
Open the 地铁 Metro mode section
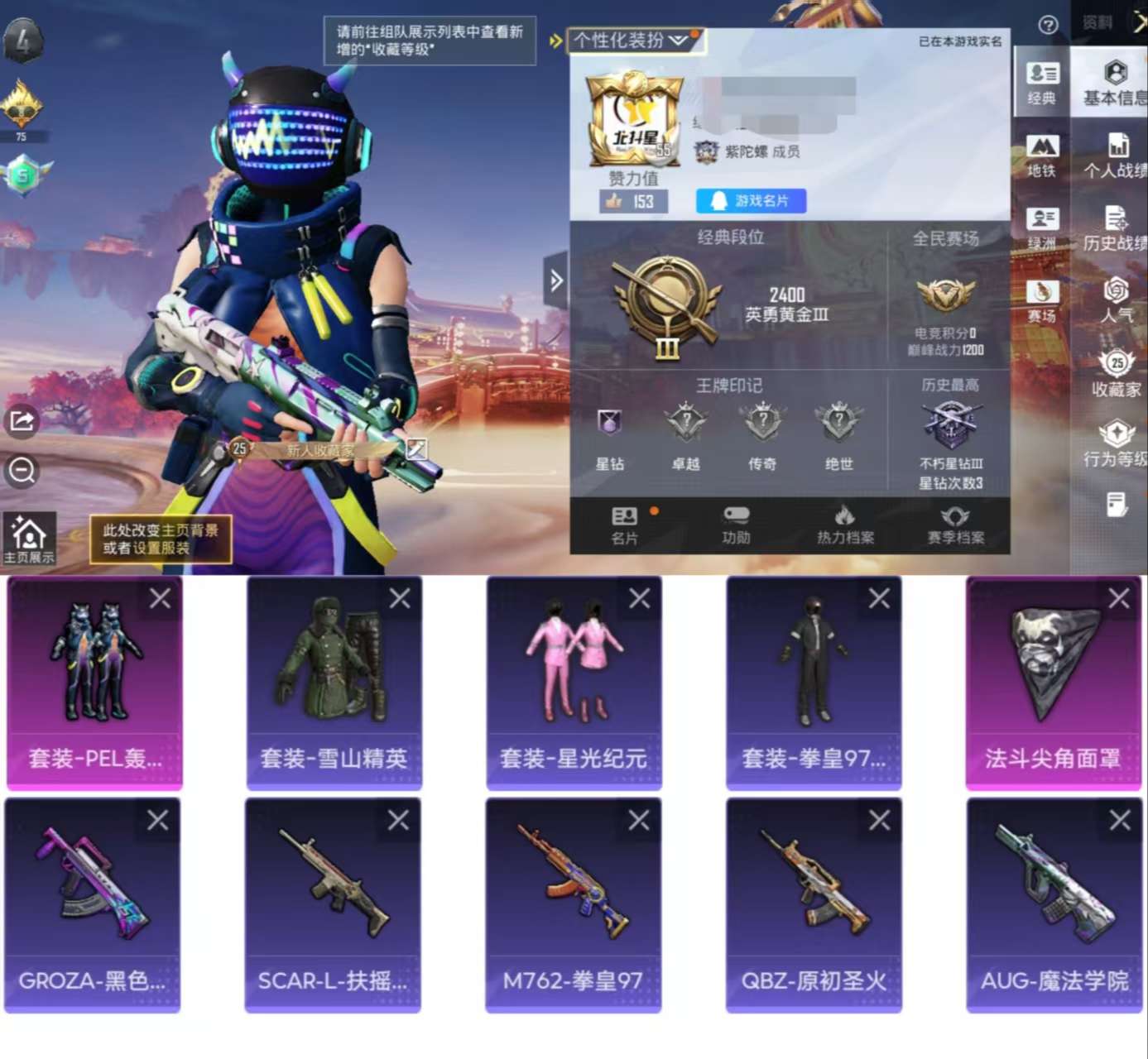(x=1040, y=157)
